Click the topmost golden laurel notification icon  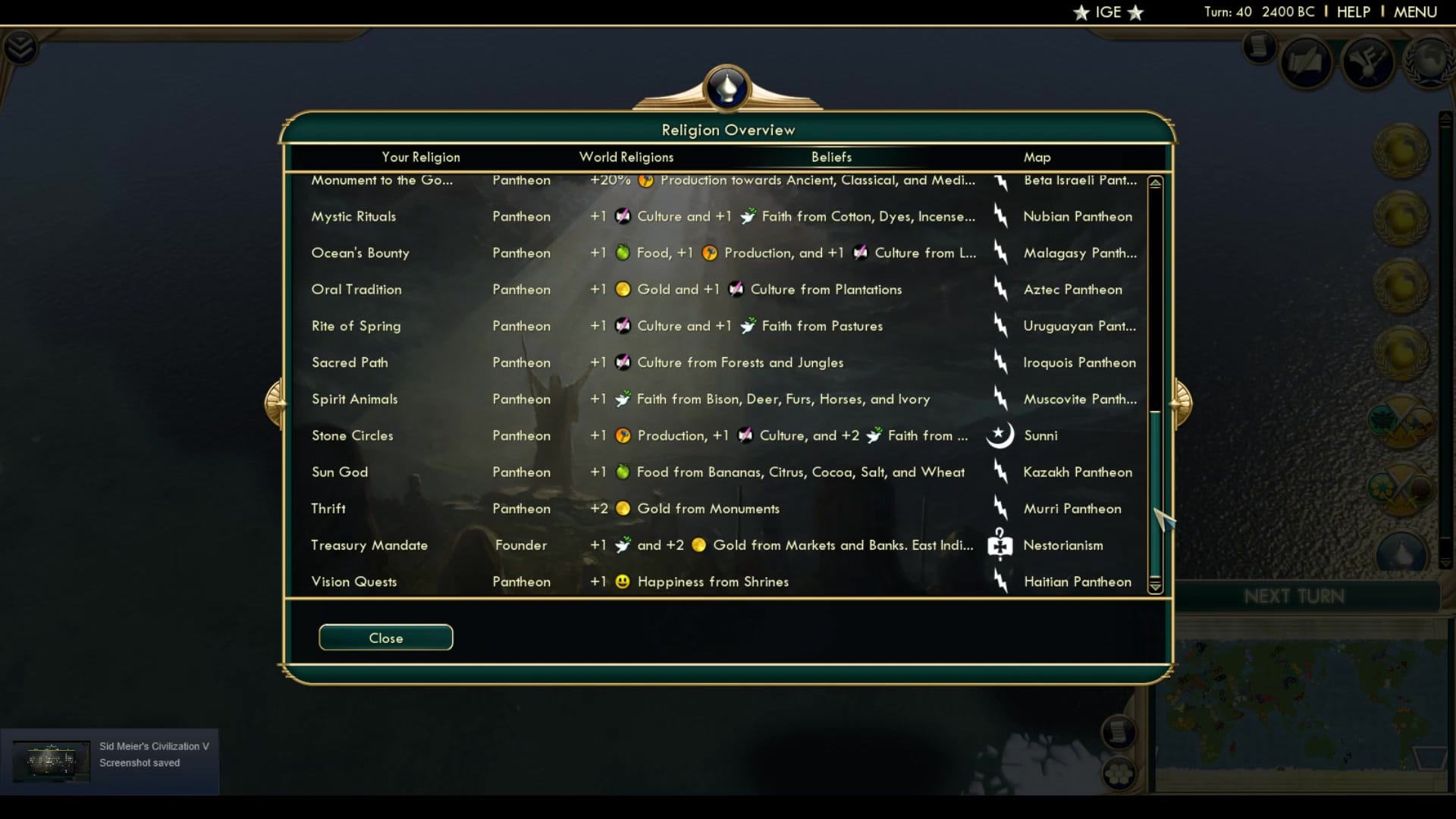pyautogui.click(x=1402, y=152)
